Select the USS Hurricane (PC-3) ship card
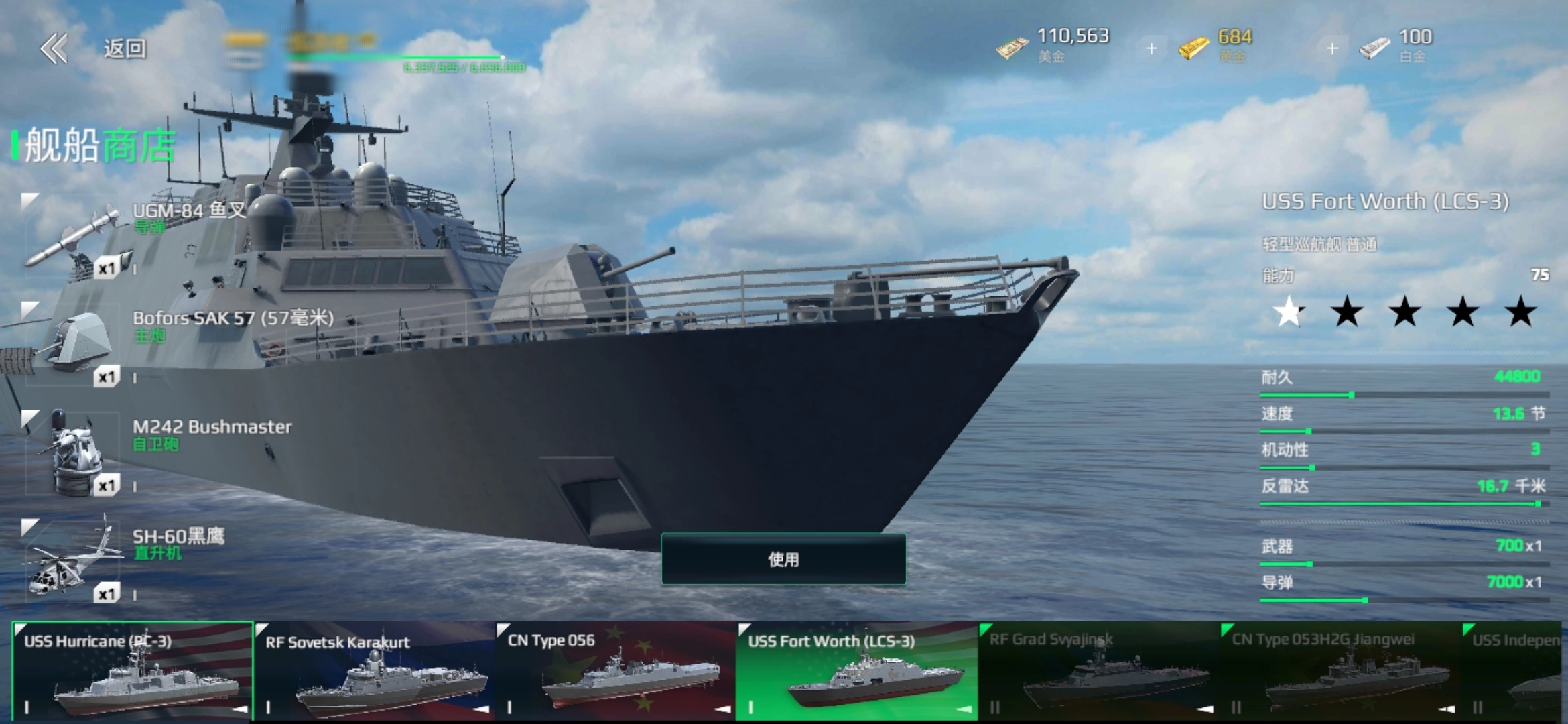The image size is (1568, 724). coord(133,672)
